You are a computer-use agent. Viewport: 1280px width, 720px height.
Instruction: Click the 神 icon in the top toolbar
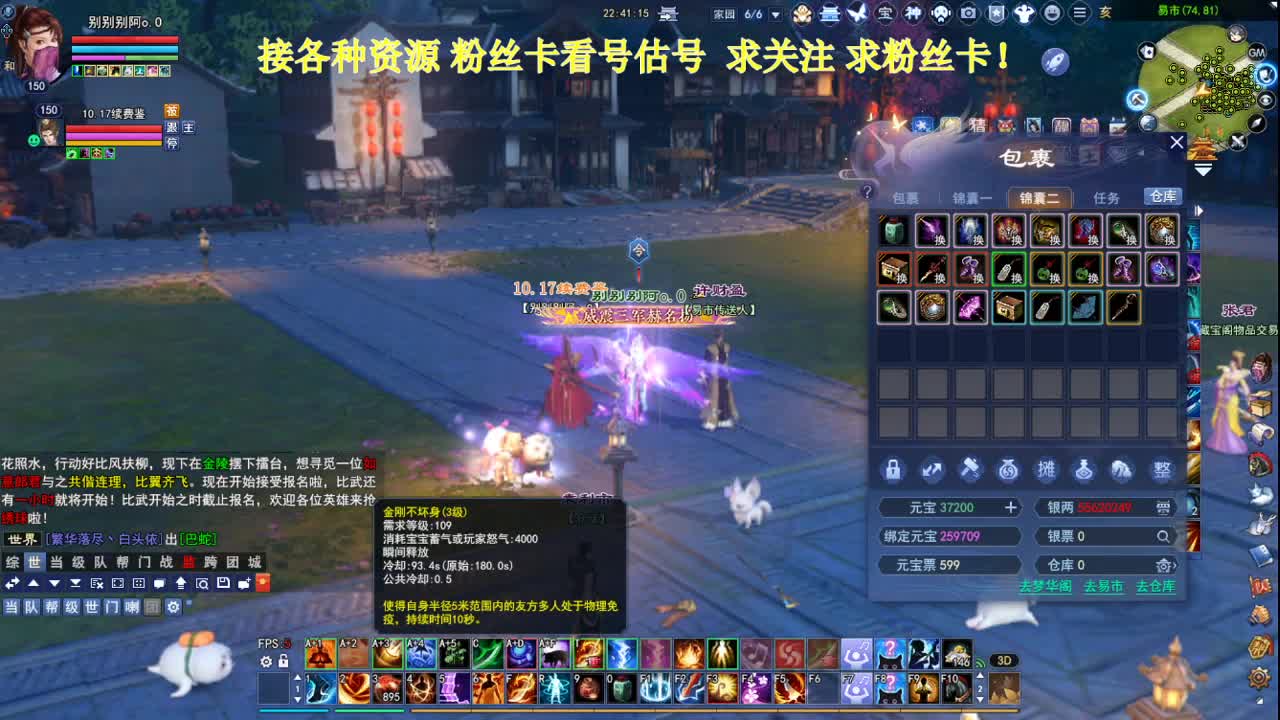[913, 13]
